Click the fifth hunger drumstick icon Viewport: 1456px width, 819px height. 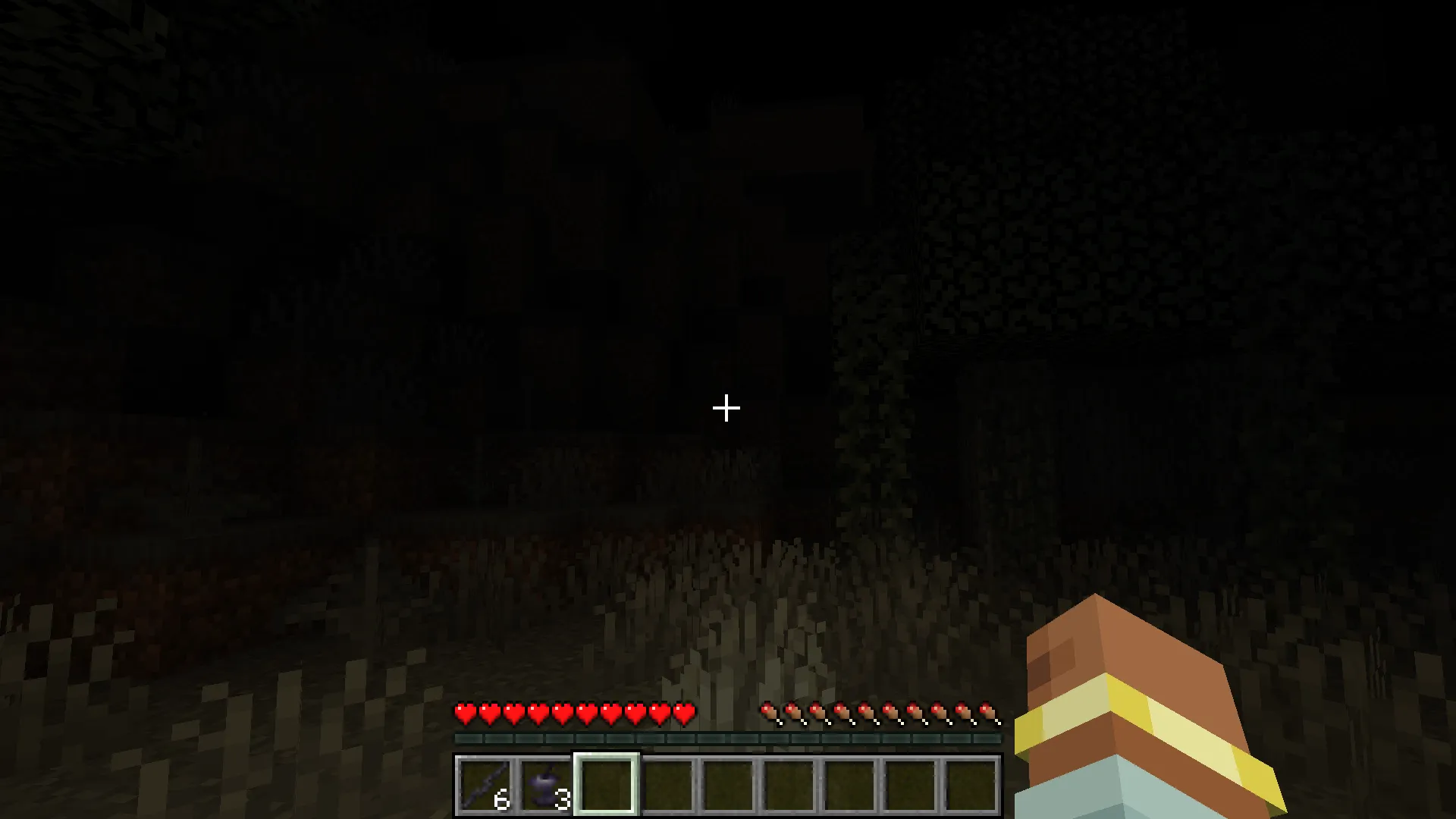(868, 713)
